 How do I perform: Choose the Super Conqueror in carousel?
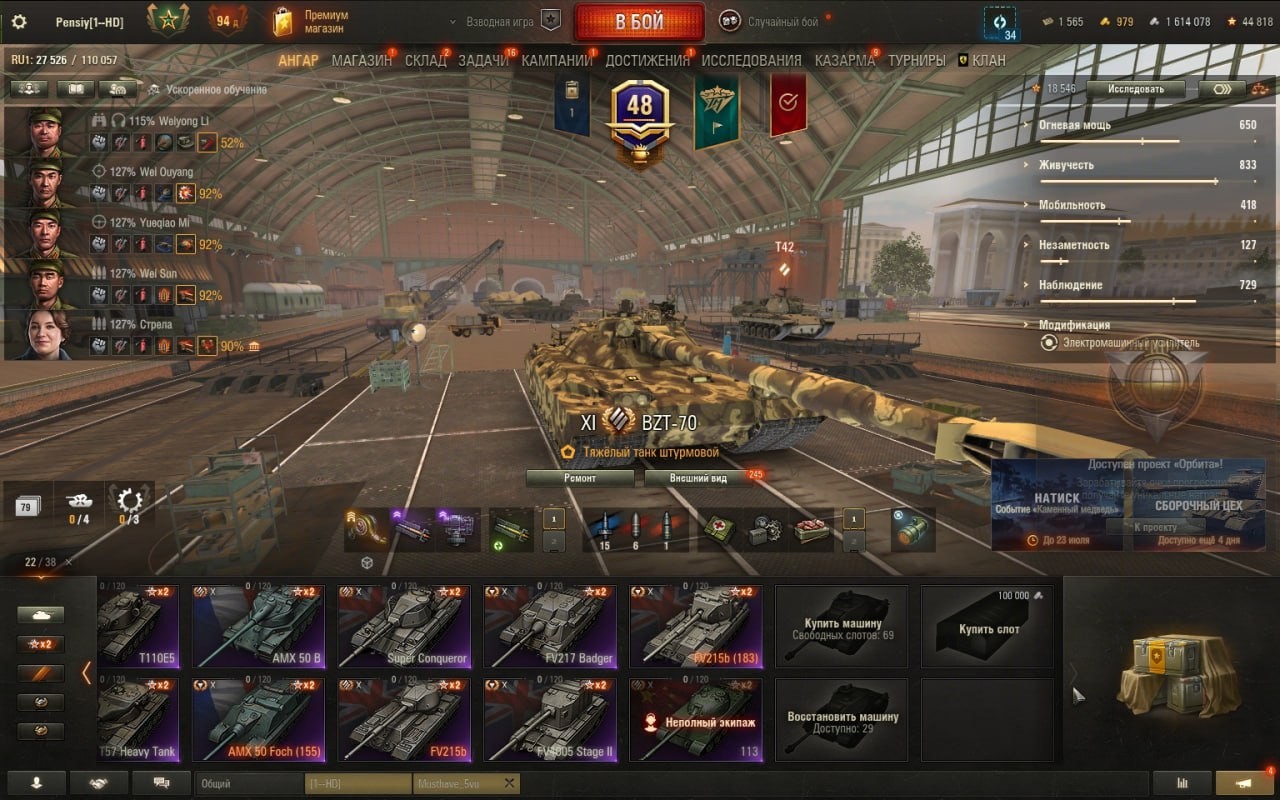click(404, 626)
